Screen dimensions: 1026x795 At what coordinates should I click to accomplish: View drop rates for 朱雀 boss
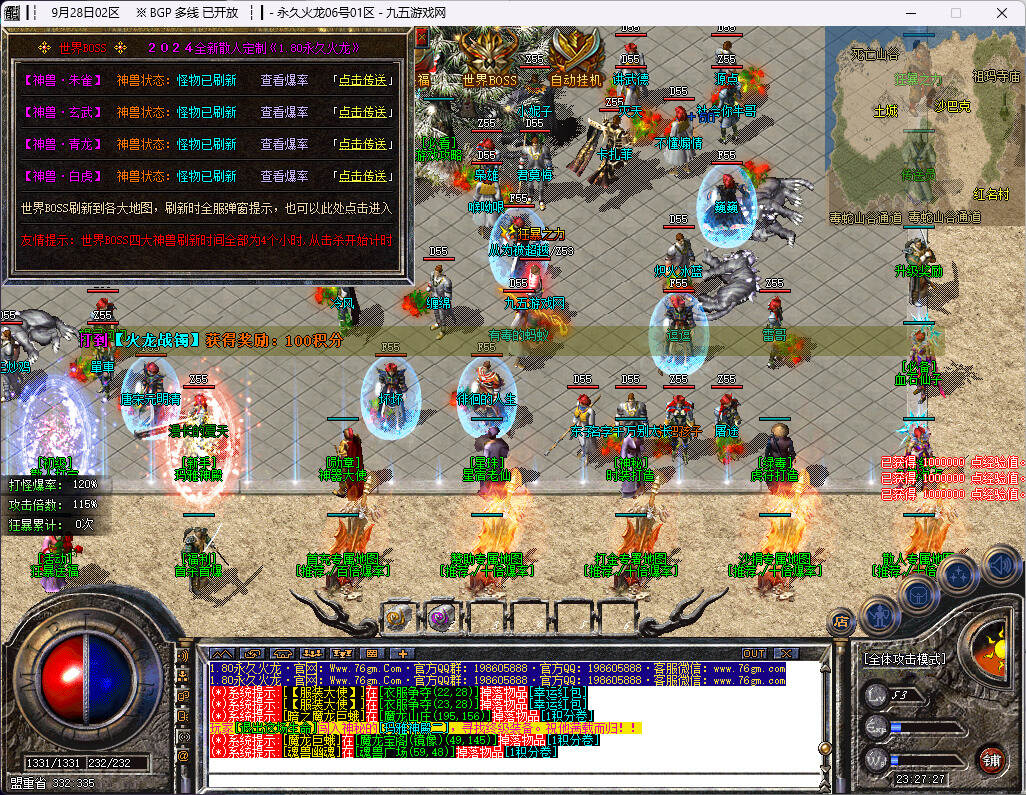click(x=285, y=82)
